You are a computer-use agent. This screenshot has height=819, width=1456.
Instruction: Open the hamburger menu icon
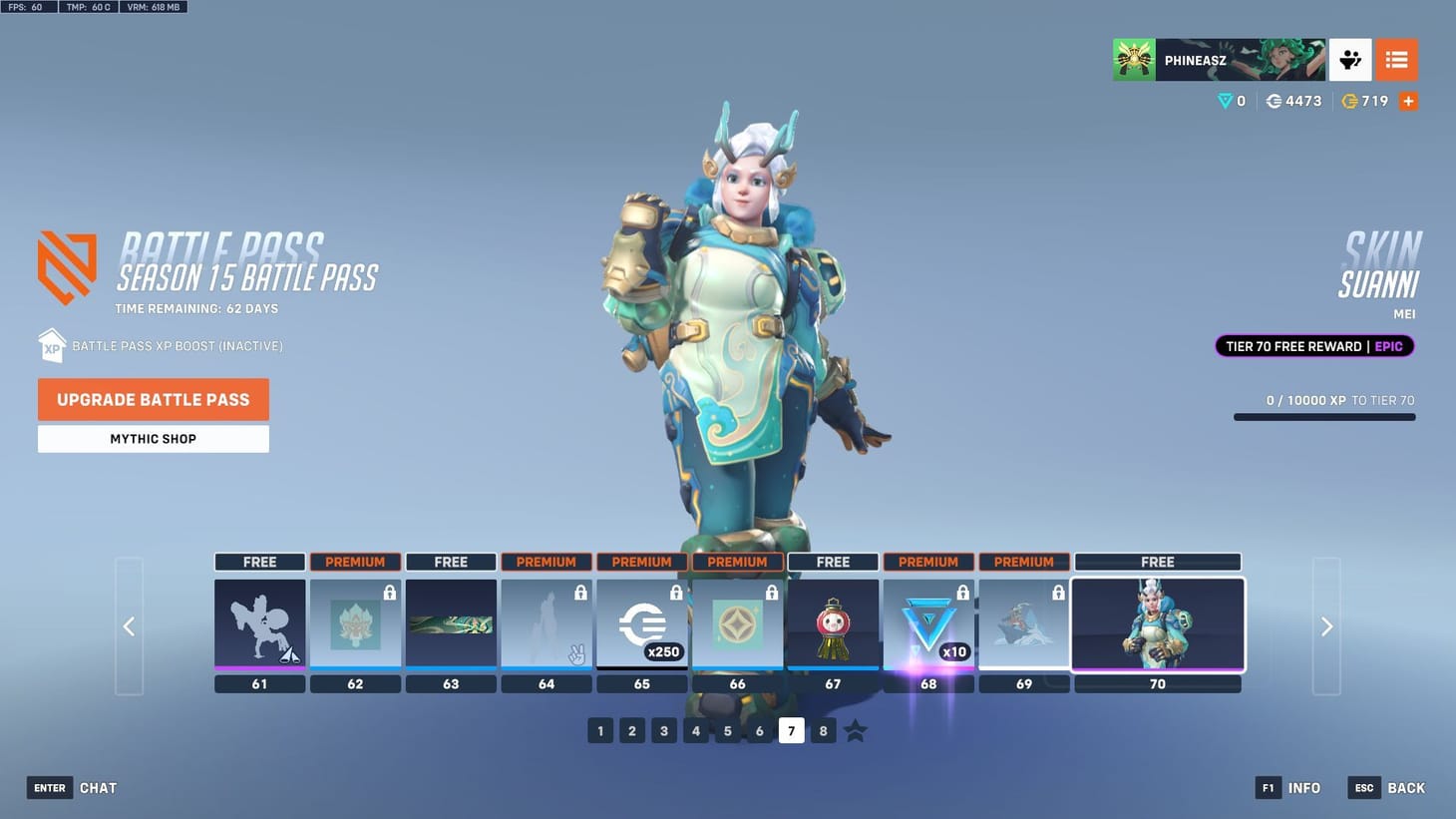pos(1395,59)
